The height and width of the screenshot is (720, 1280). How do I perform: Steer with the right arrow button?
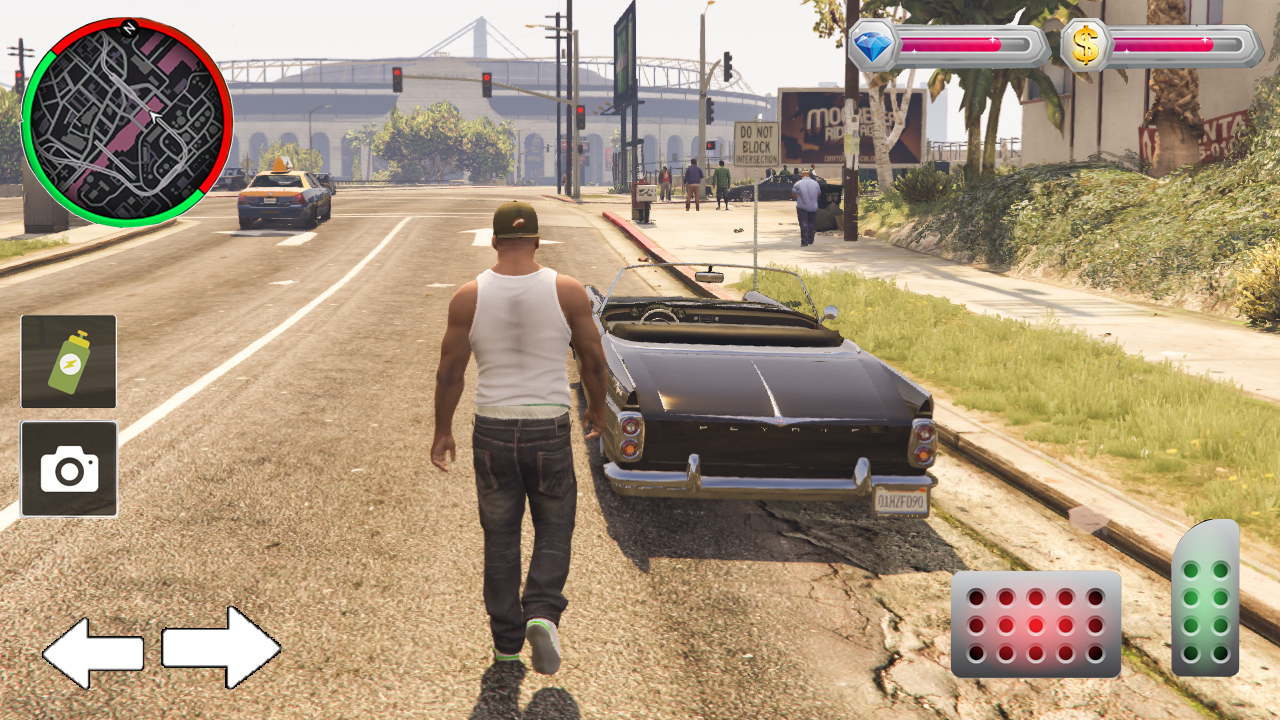221,647
